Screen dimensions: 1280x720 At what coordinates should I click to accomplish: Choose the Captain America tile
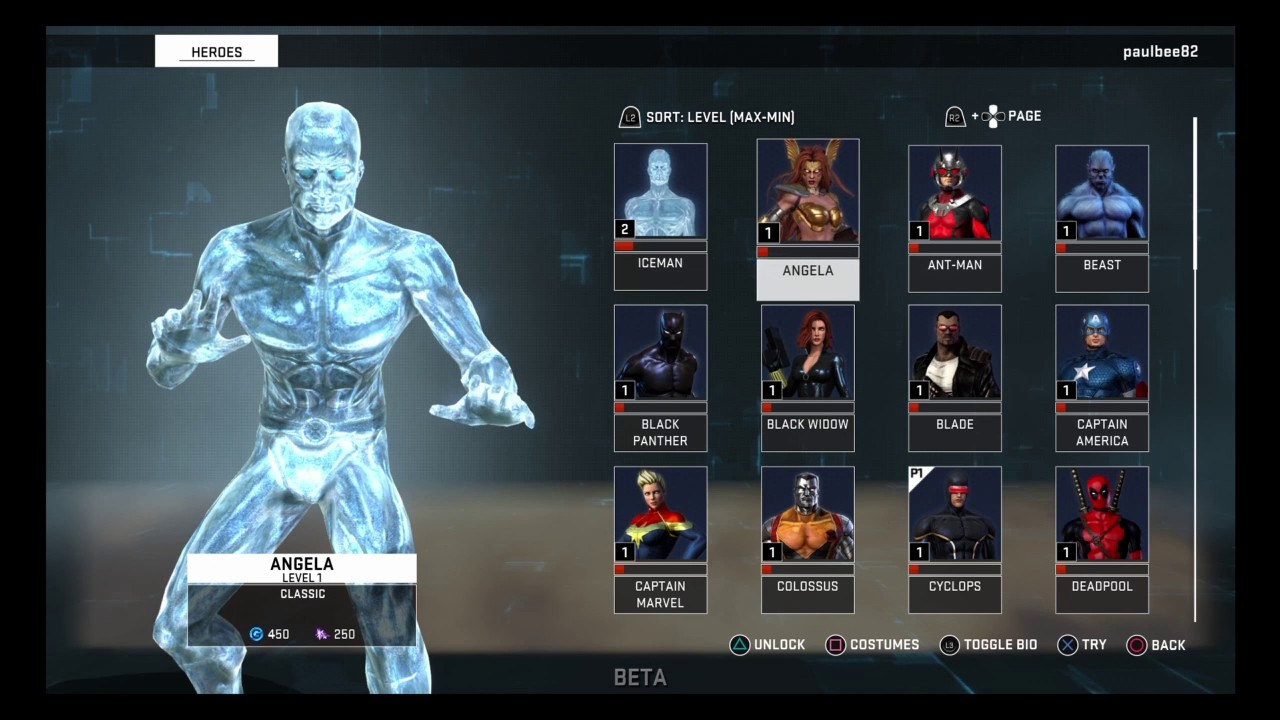(1101, 377)
